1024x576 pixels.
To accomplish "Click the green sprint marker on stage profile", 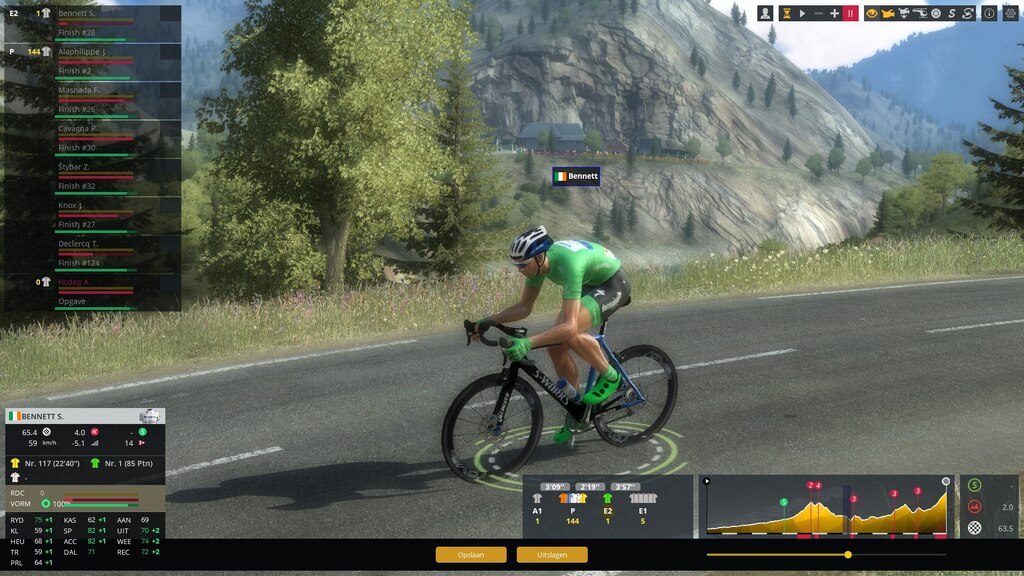I will point(784,501).
